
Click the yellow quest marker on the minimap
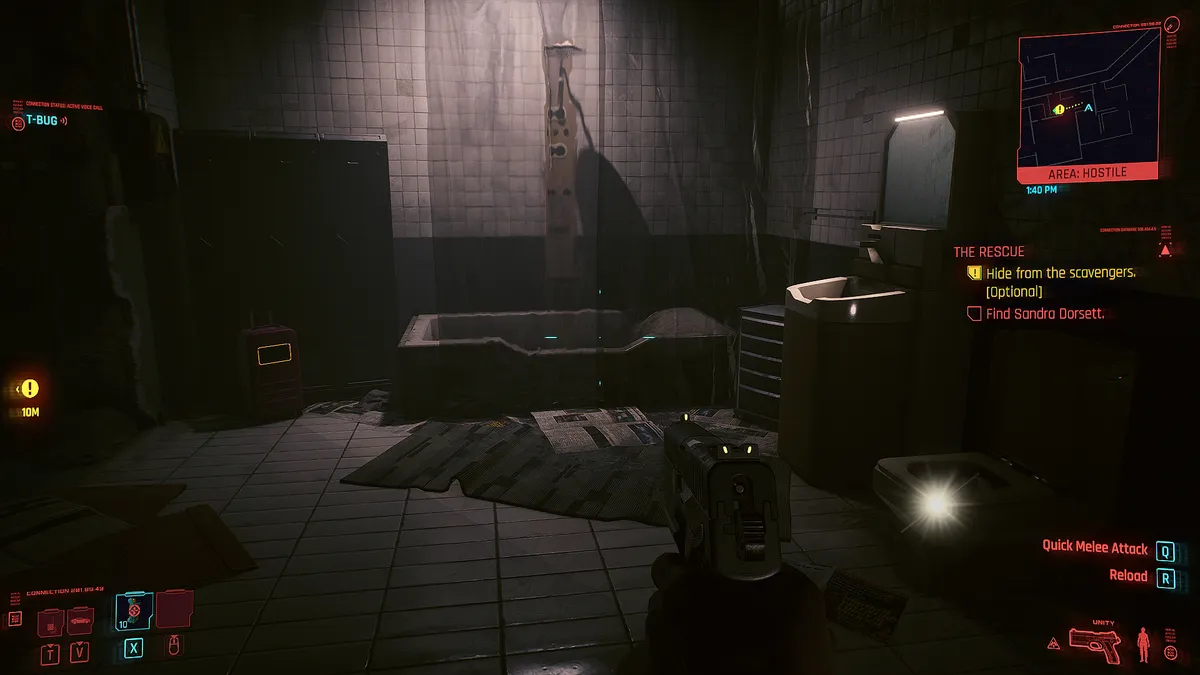pos(1059,109)
